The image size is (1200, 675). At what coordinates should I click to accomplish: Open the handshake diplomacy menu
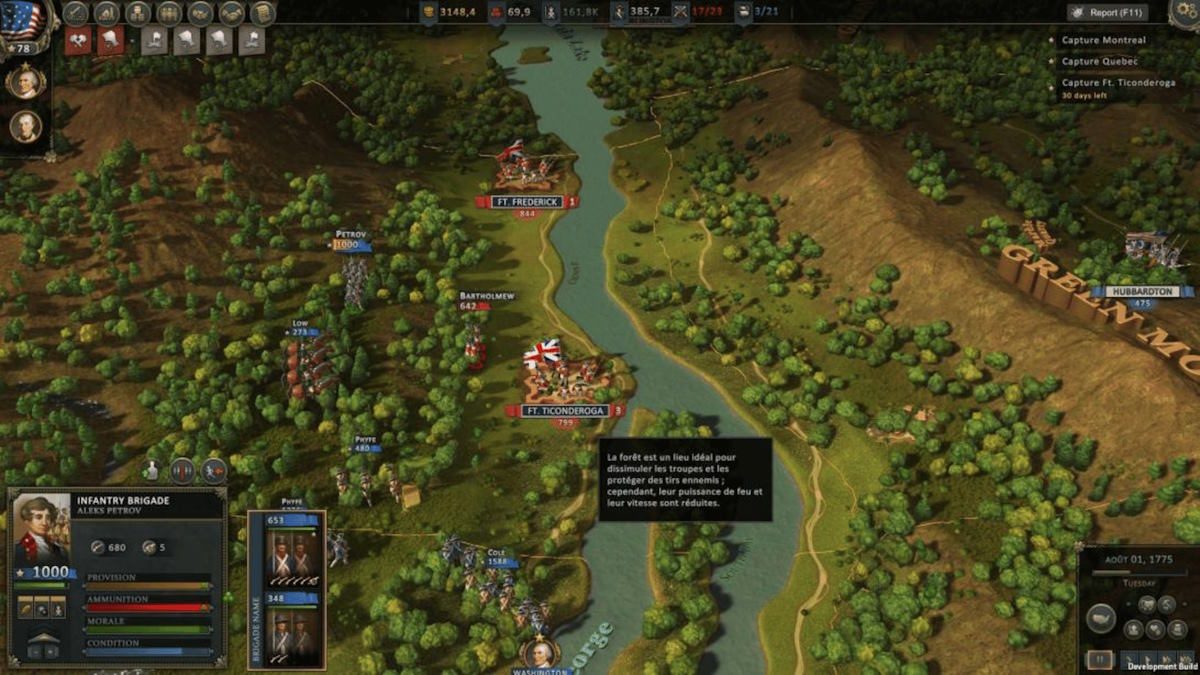click(x=232, y=13)
